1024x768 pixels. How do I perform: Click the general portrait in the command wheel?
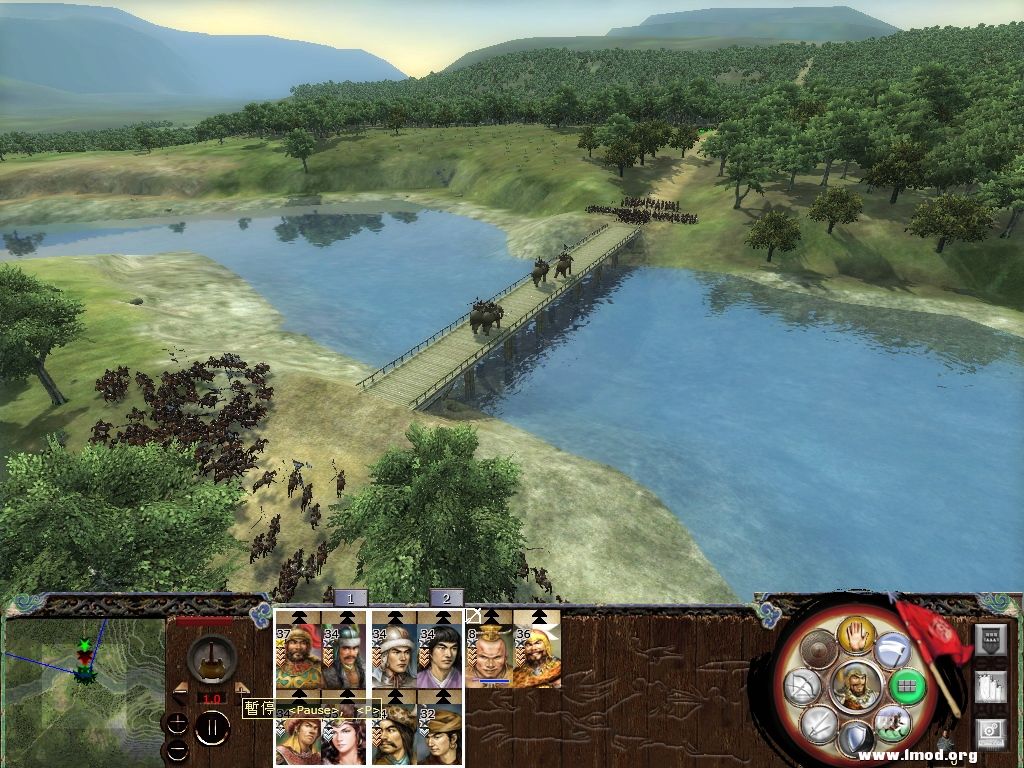click(x=855, y=686)
